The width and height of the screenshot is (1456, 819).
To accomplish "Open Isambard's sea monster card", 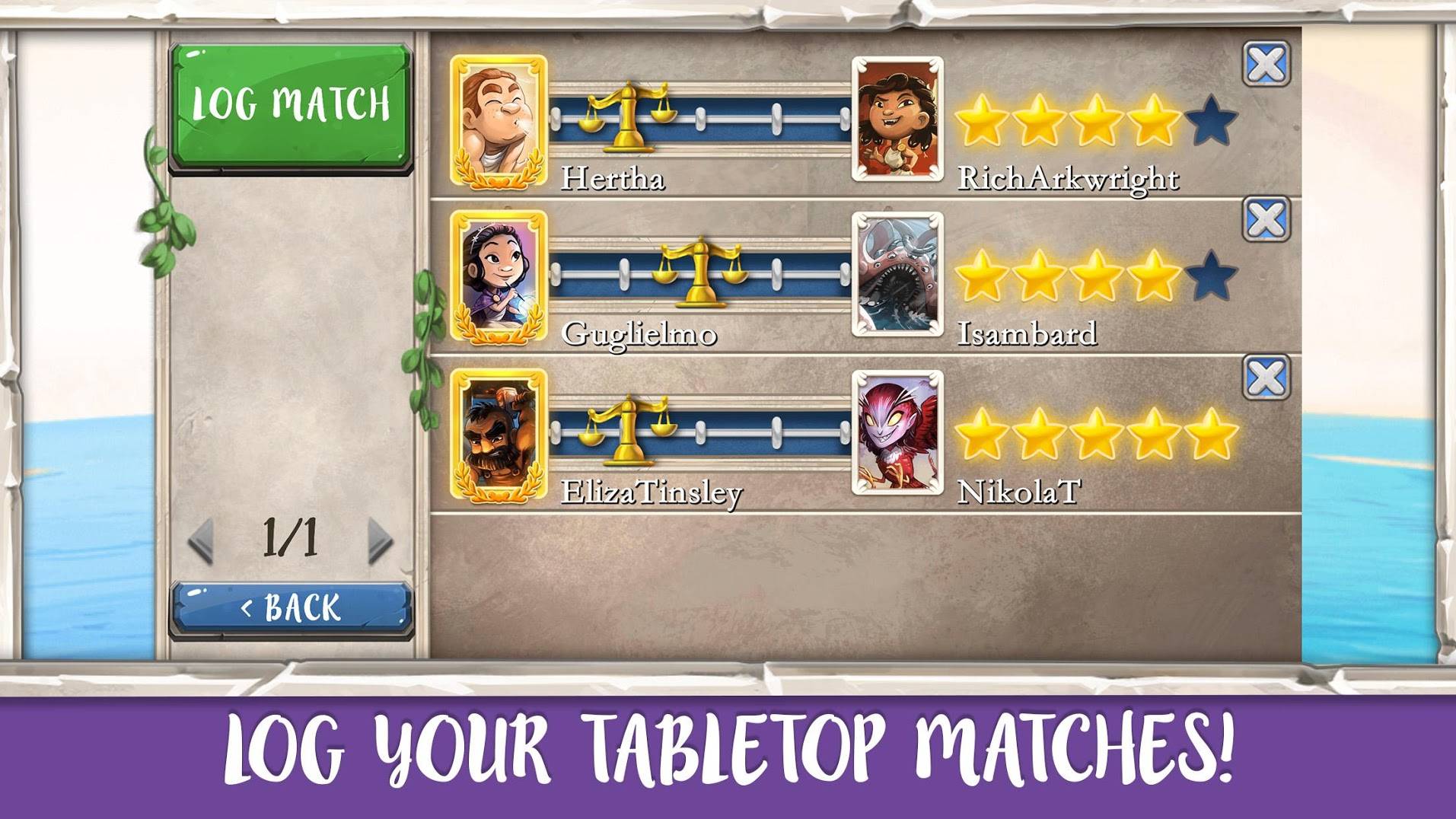I will [x=897, y=275].
